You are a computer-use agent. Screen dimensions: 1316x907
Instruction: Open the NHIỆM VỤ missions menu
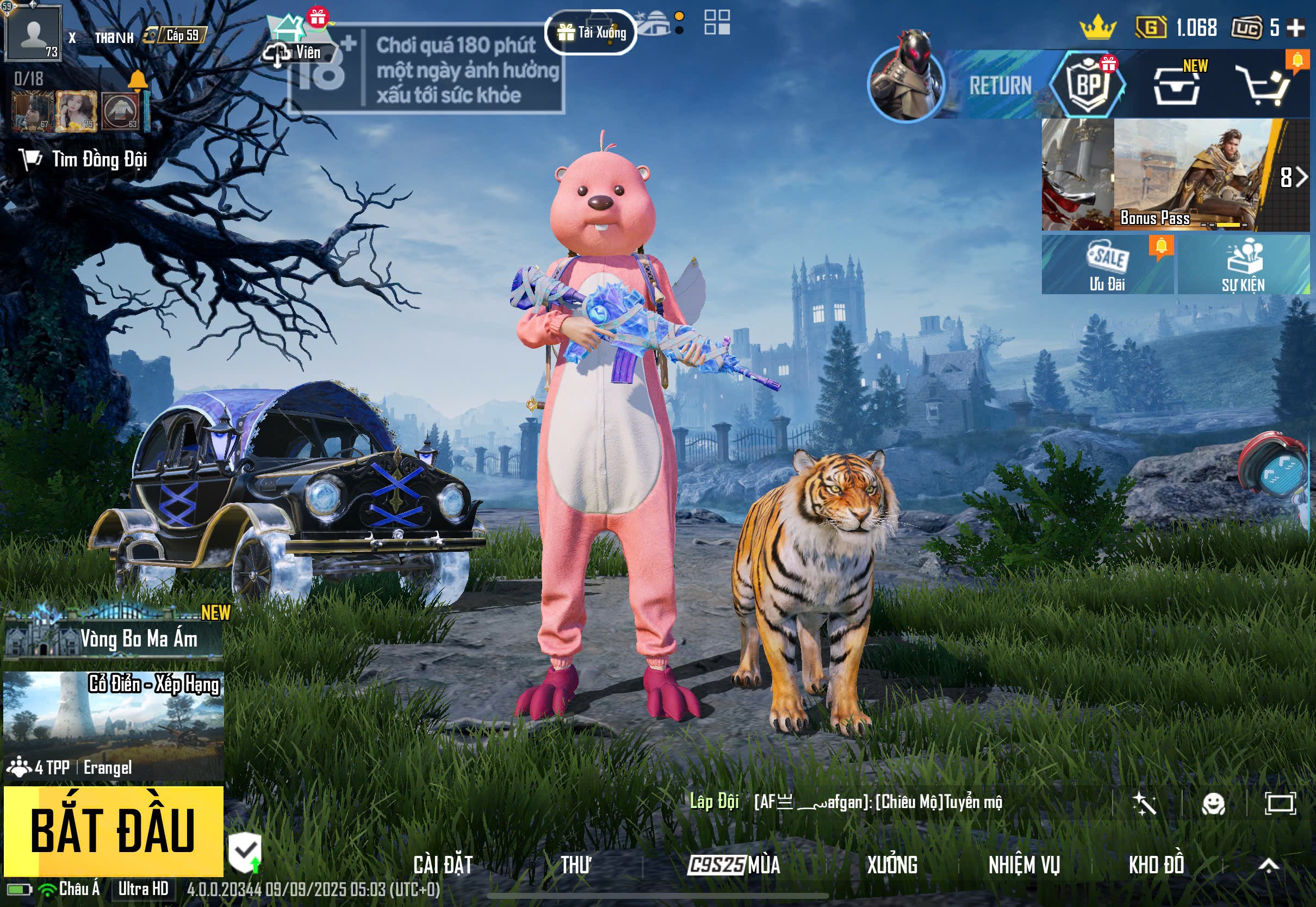tap(1024, 865)
